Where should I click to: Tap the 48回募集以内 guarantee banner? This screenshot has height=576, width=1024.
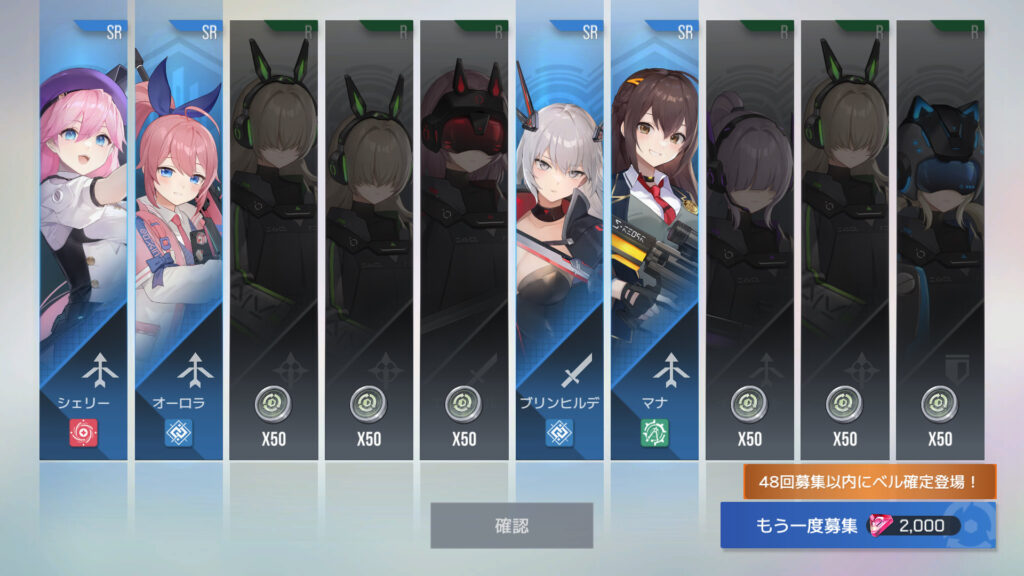point(870,482)
